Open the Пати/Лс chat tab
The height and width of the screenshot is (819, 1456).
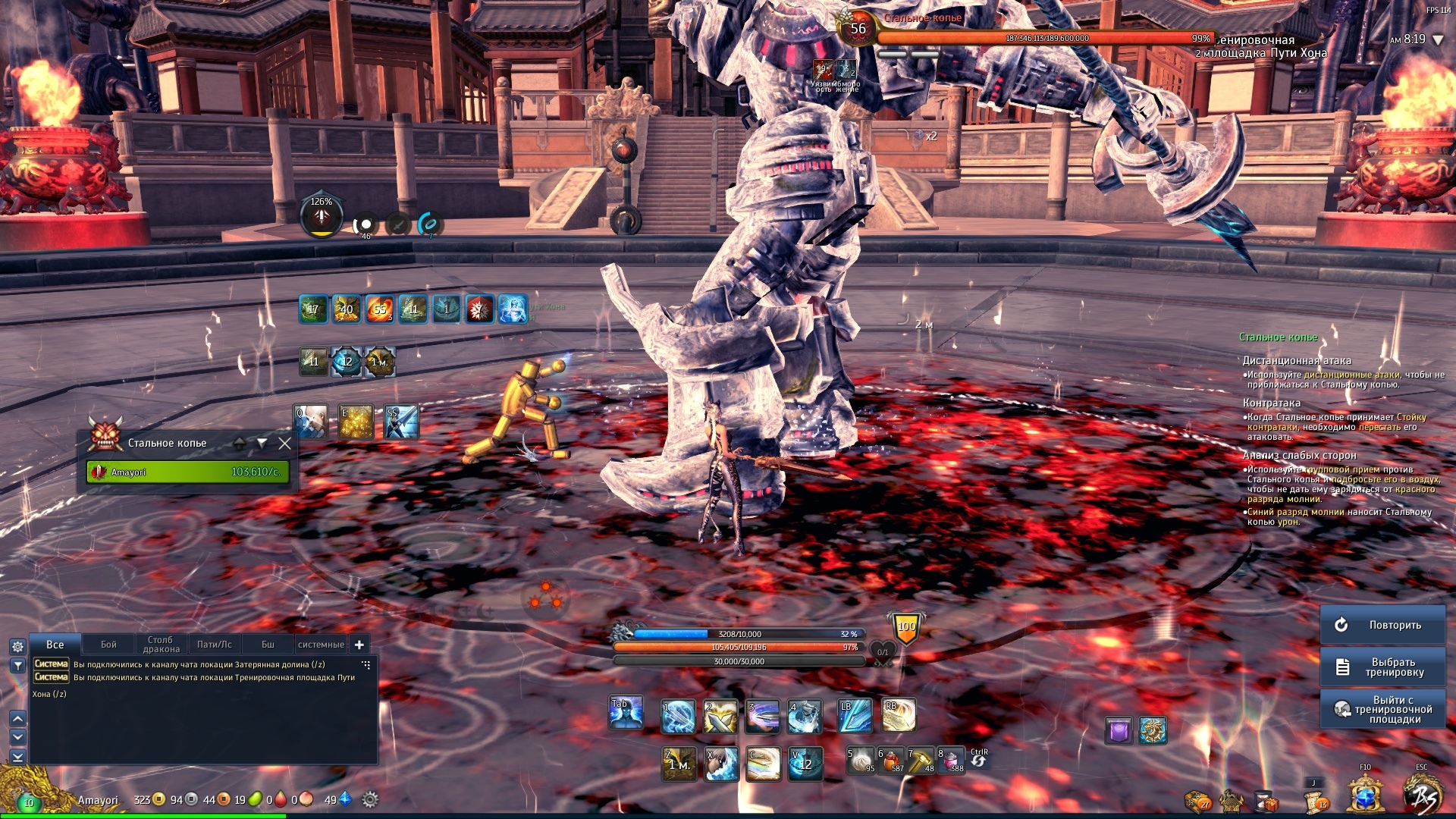(x=215, y=645)
